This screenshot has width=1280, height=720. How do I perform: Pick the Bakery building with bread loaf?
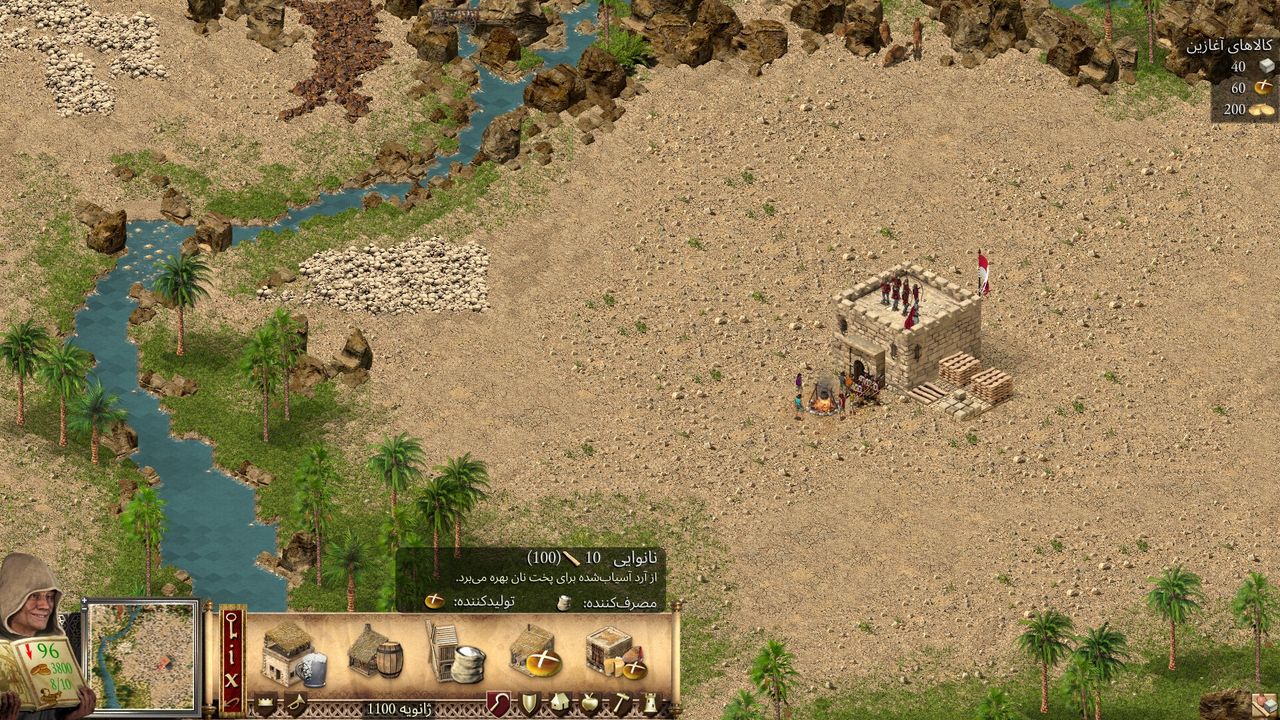535,653
